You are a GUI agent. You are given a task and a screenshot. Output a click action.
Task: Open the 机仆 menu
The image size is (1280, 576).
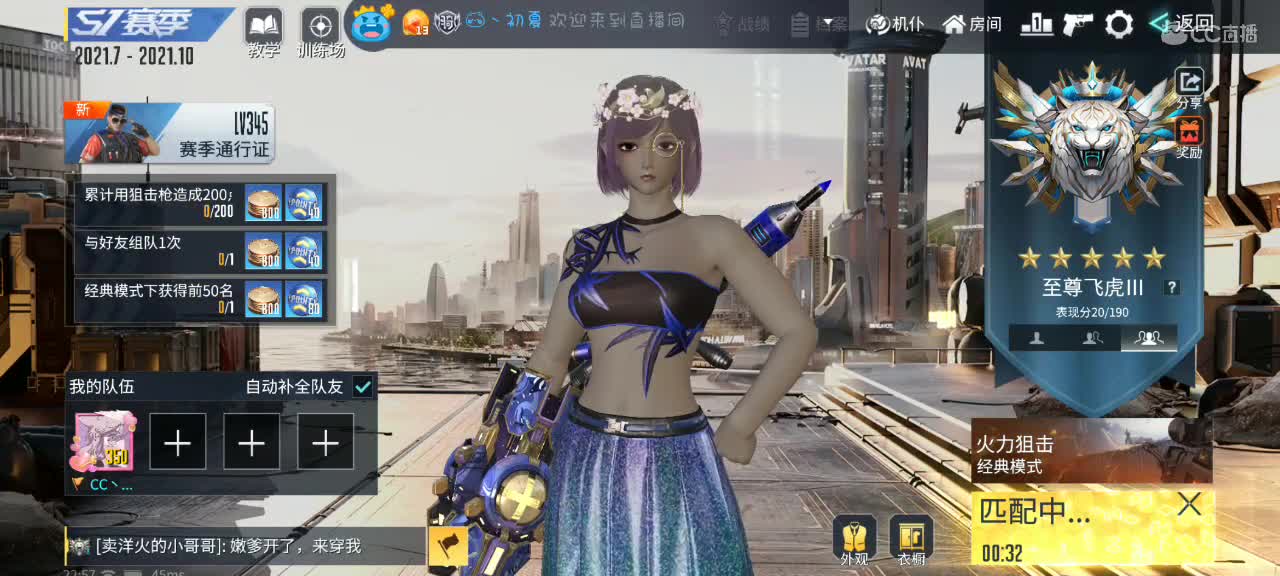(895, 24)
